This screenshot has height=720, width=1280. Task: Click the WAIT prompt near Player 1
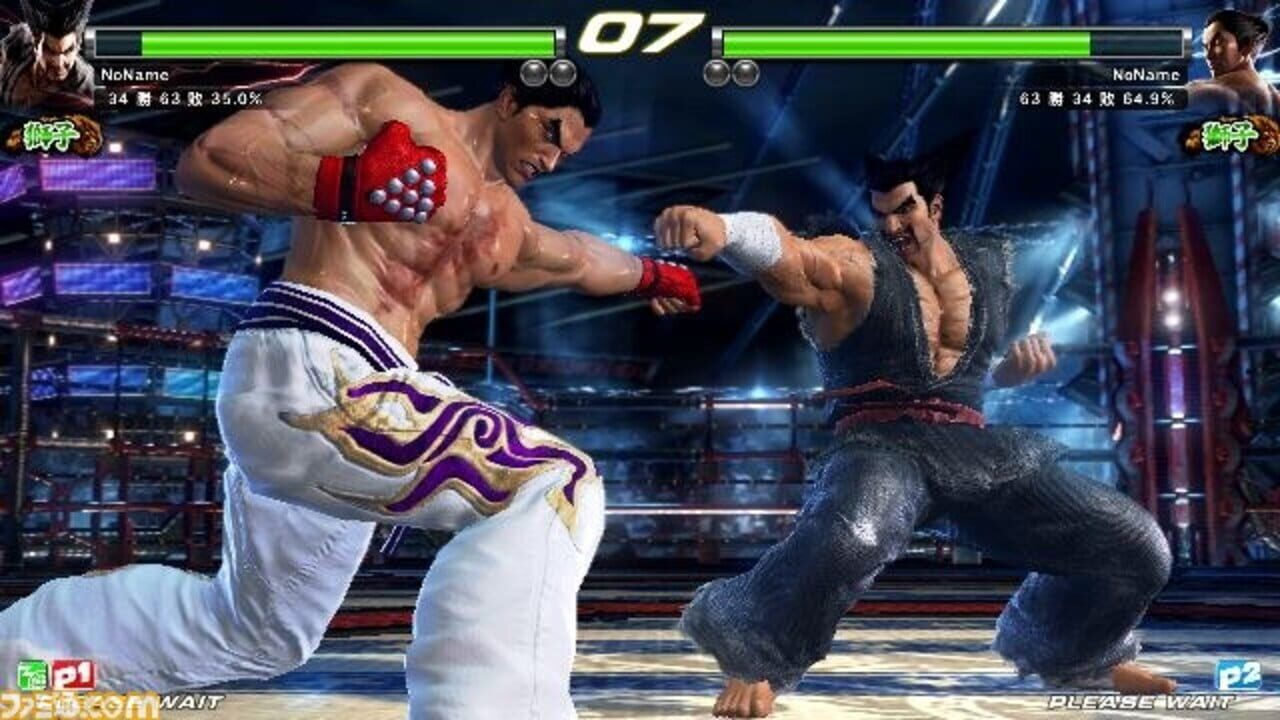tap(190, 703)
